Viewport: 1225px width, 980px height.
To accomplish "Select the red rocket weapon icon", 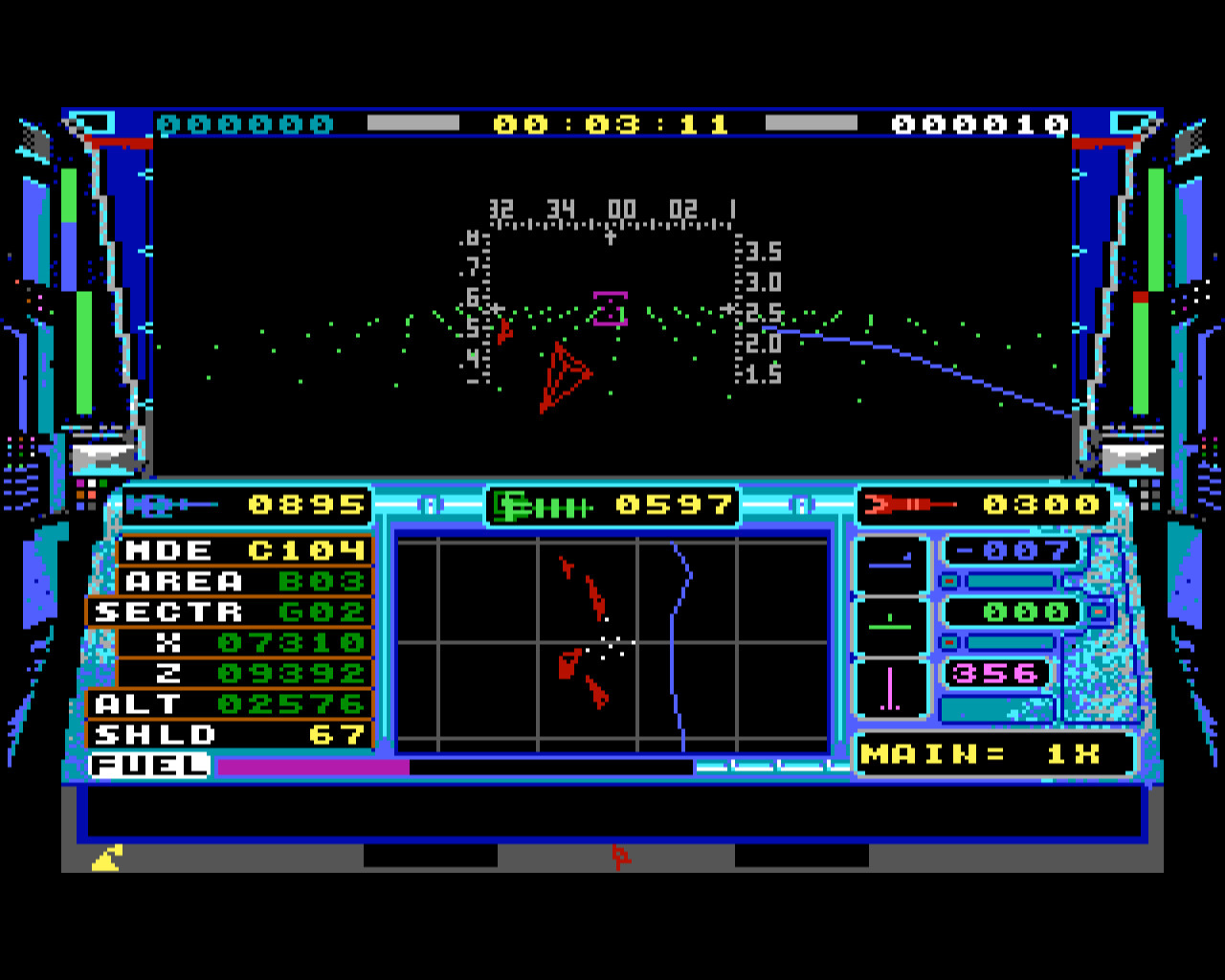I will (x=909, y=504).
